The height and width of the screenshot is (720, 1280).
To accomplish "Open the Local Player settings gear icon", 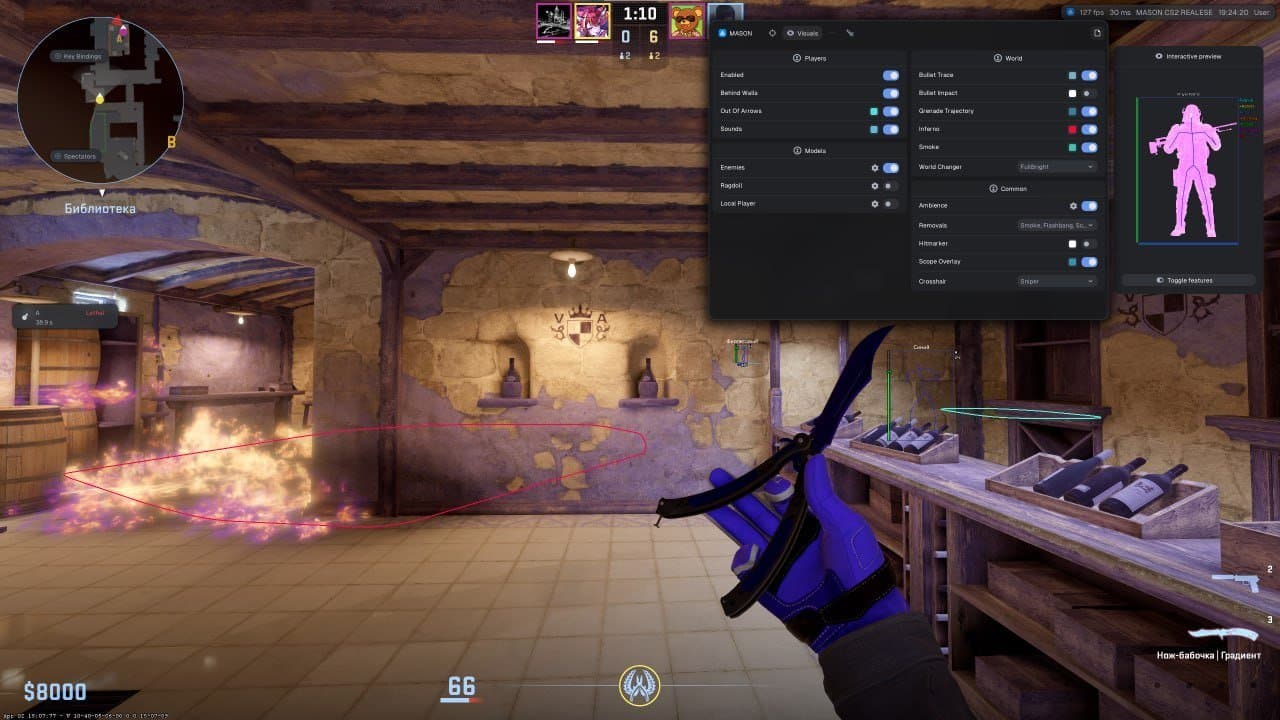I will click(874, 203).
